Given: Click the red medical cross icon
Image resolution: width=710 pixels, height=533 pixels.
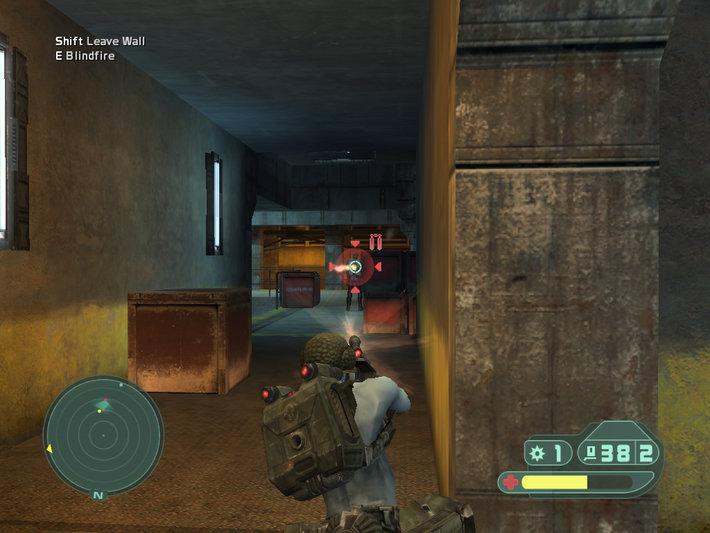Looking at the screenshot, I should pos(511,482).
